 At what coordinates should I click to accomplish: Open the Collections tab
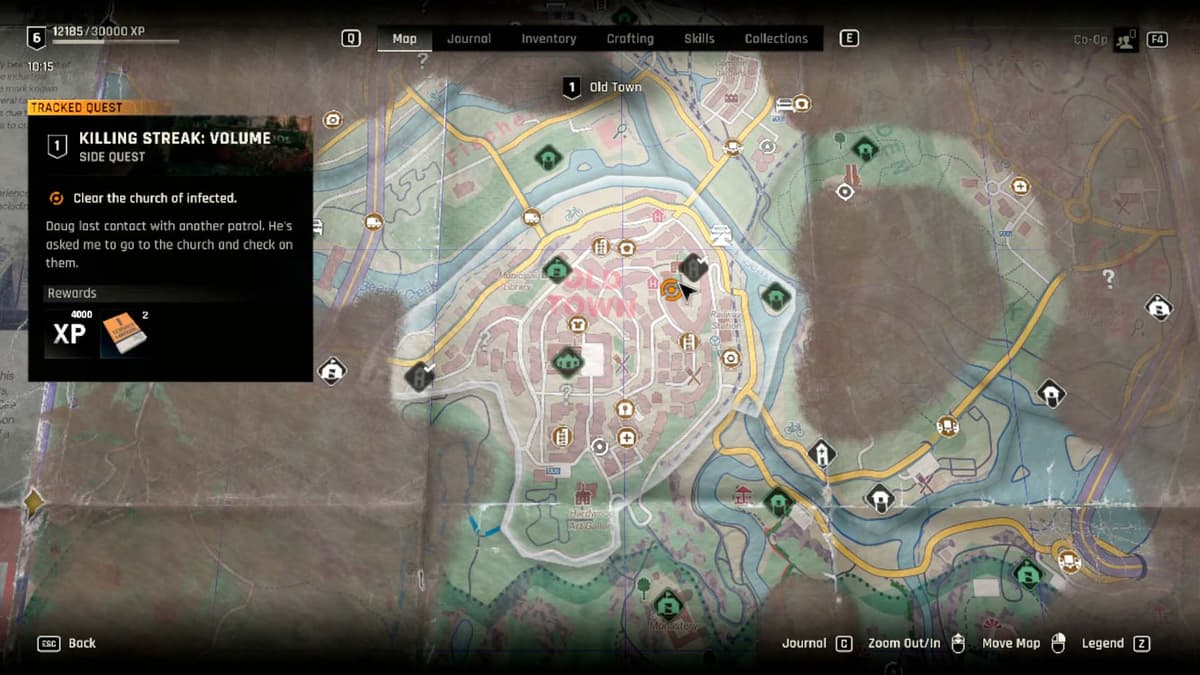776,39
